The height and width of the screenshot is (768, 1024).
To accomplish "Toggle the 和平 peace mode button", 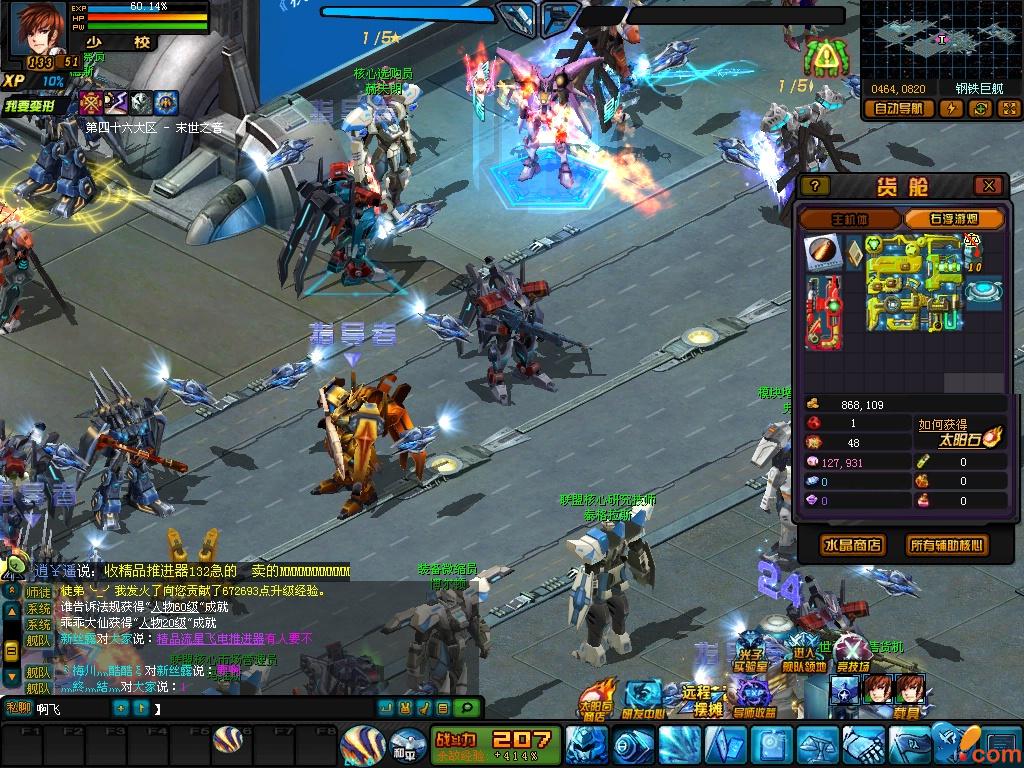I will point(404,745).
